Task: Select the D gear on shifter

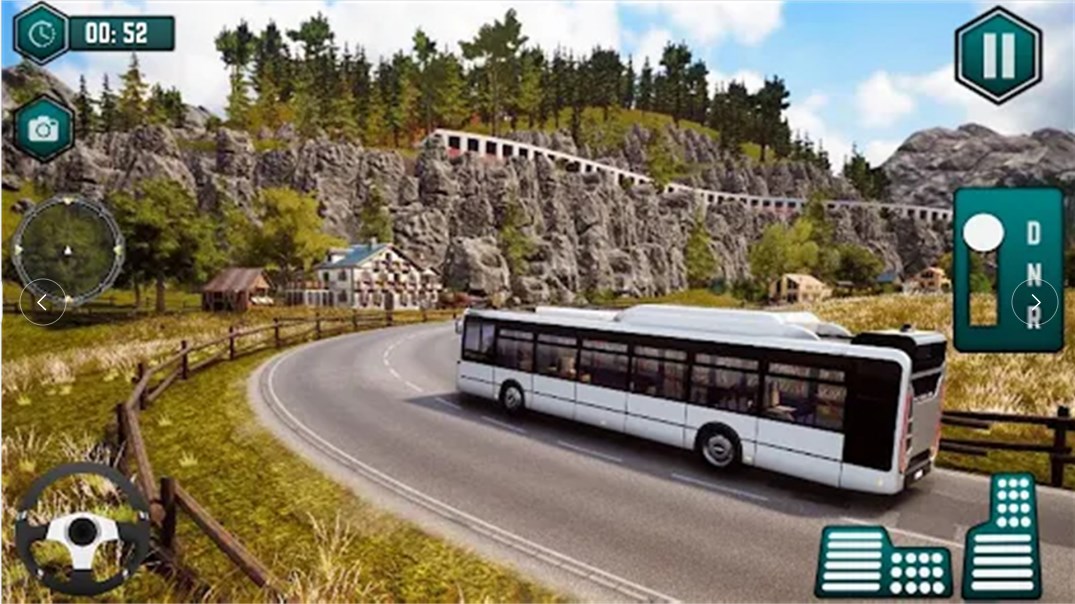Action: [x=1033, y=234]
